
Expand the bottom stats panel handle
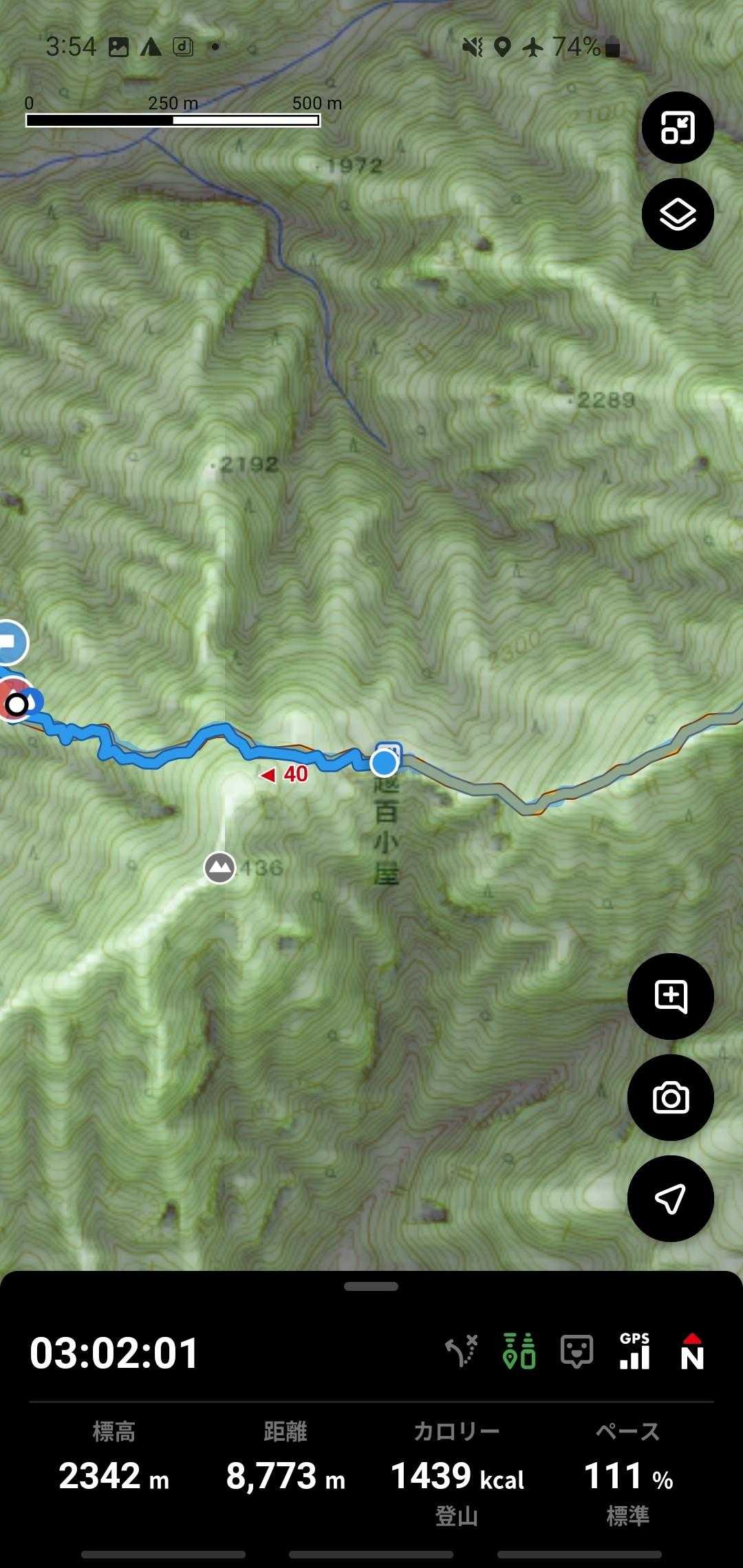pos(371,1287)
